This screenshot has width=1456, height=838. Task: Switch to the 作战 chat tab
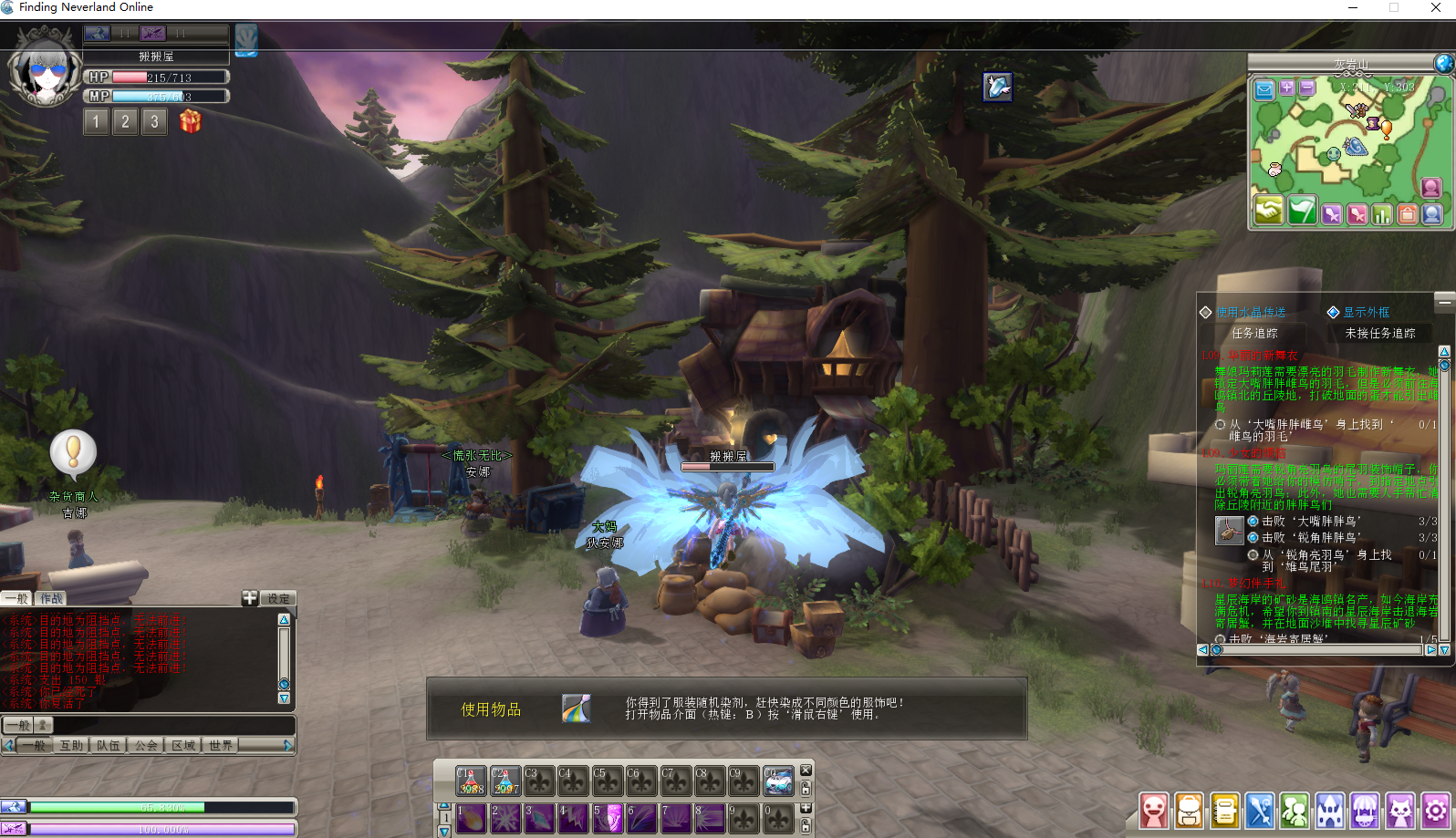point(52,598)
